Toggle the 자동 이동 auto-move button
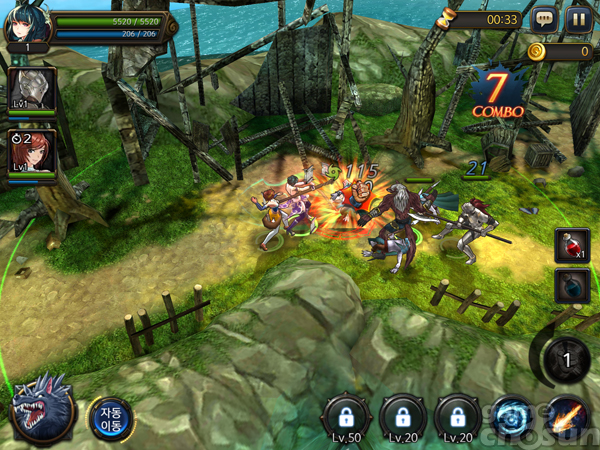The height and width of the screenshot is (450, 600). pyautogui.click(x=109, y=417)
